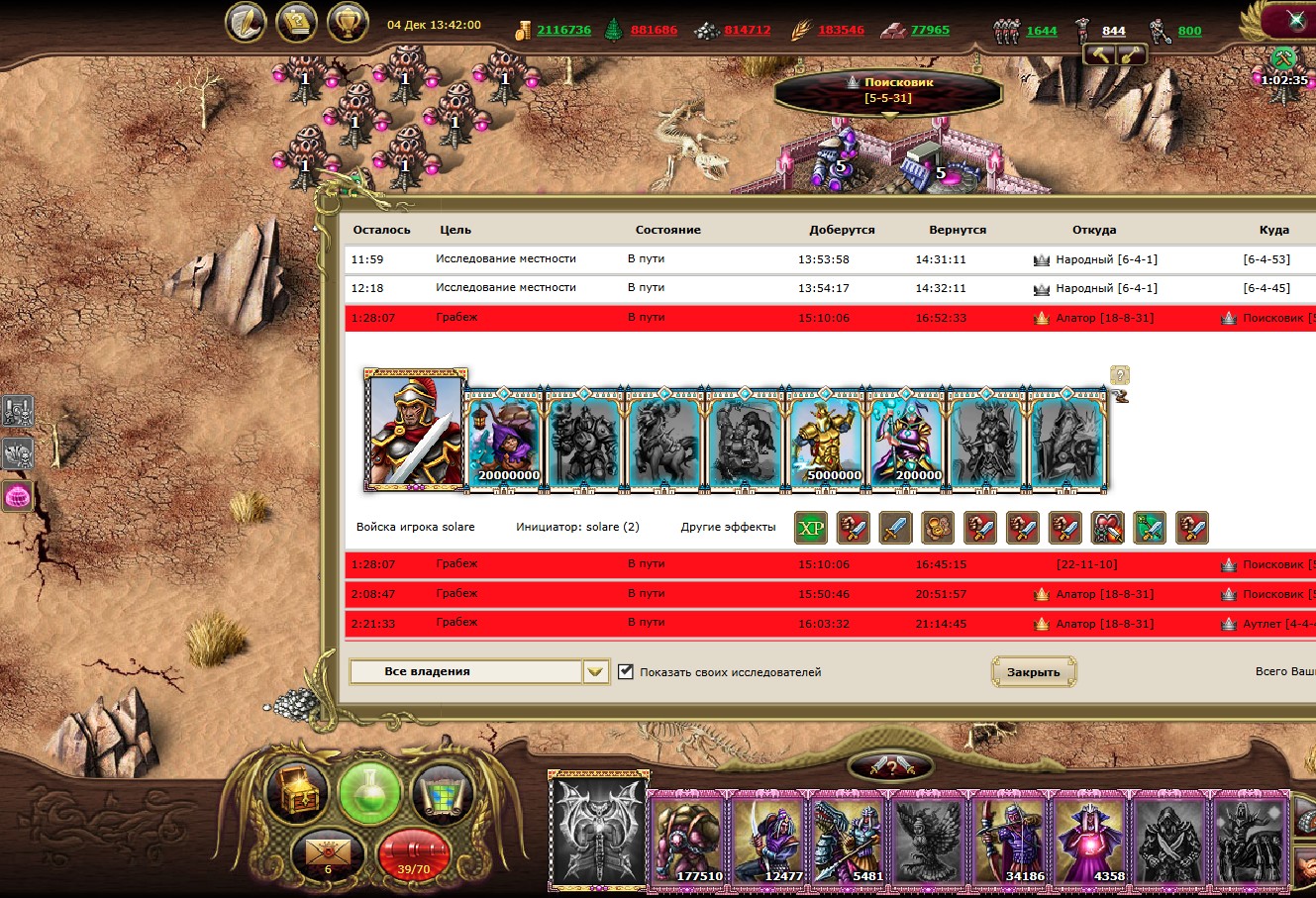Toggle the Показать своих исследователей checkbox
Image resolution: width=1316 pixels, height=898 pixels.
click(626, 672)
